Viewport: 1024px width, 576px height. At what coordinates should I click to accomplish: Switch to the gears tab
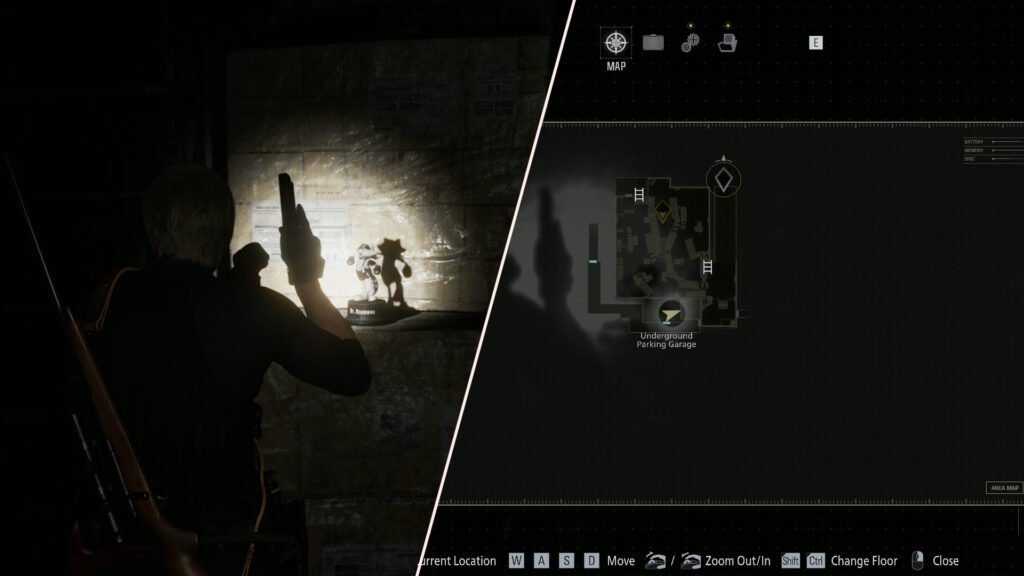[x=690, y=42]
